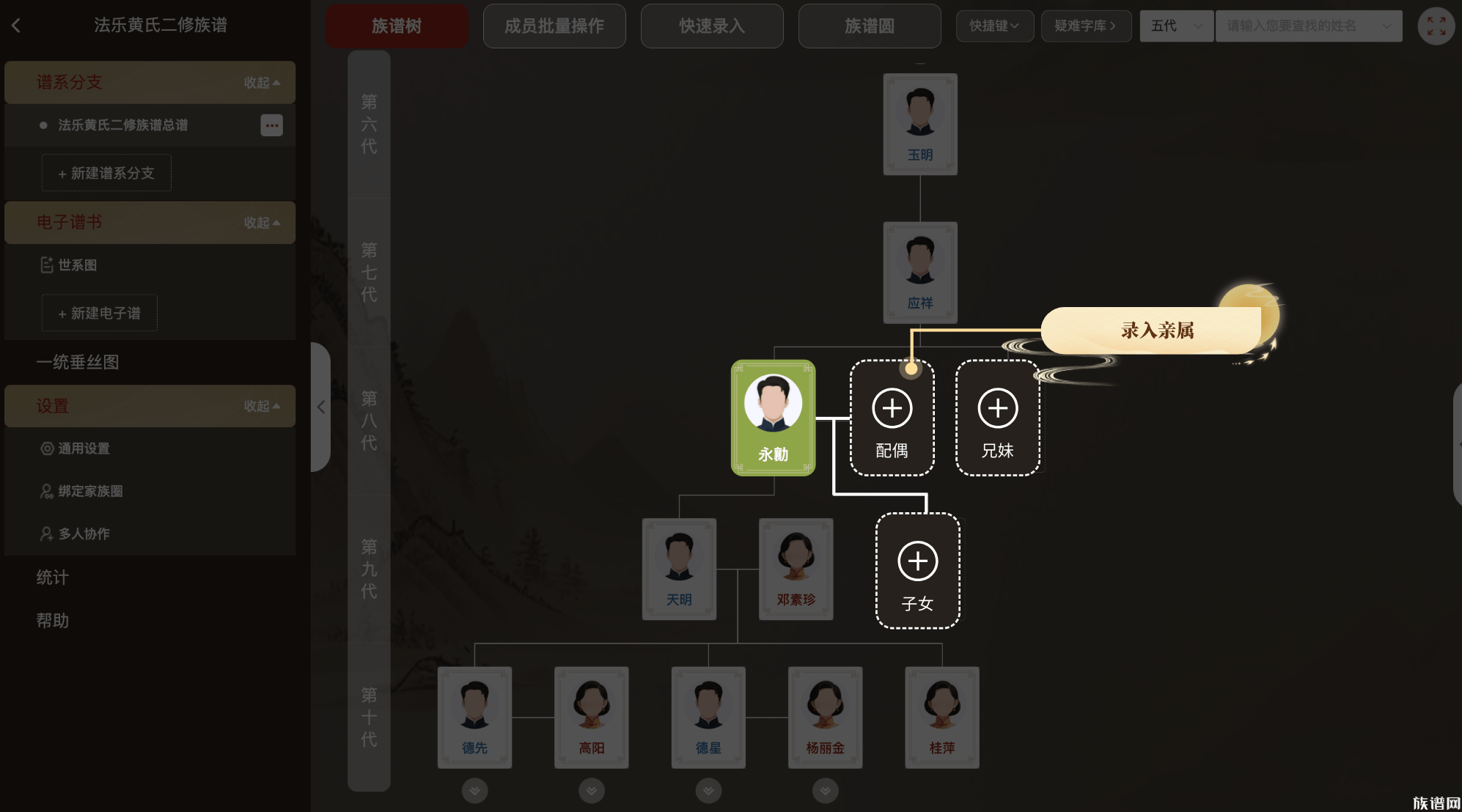Collapse the 设置 settings section
1462x812 pixels.
[x=262, y=406]
